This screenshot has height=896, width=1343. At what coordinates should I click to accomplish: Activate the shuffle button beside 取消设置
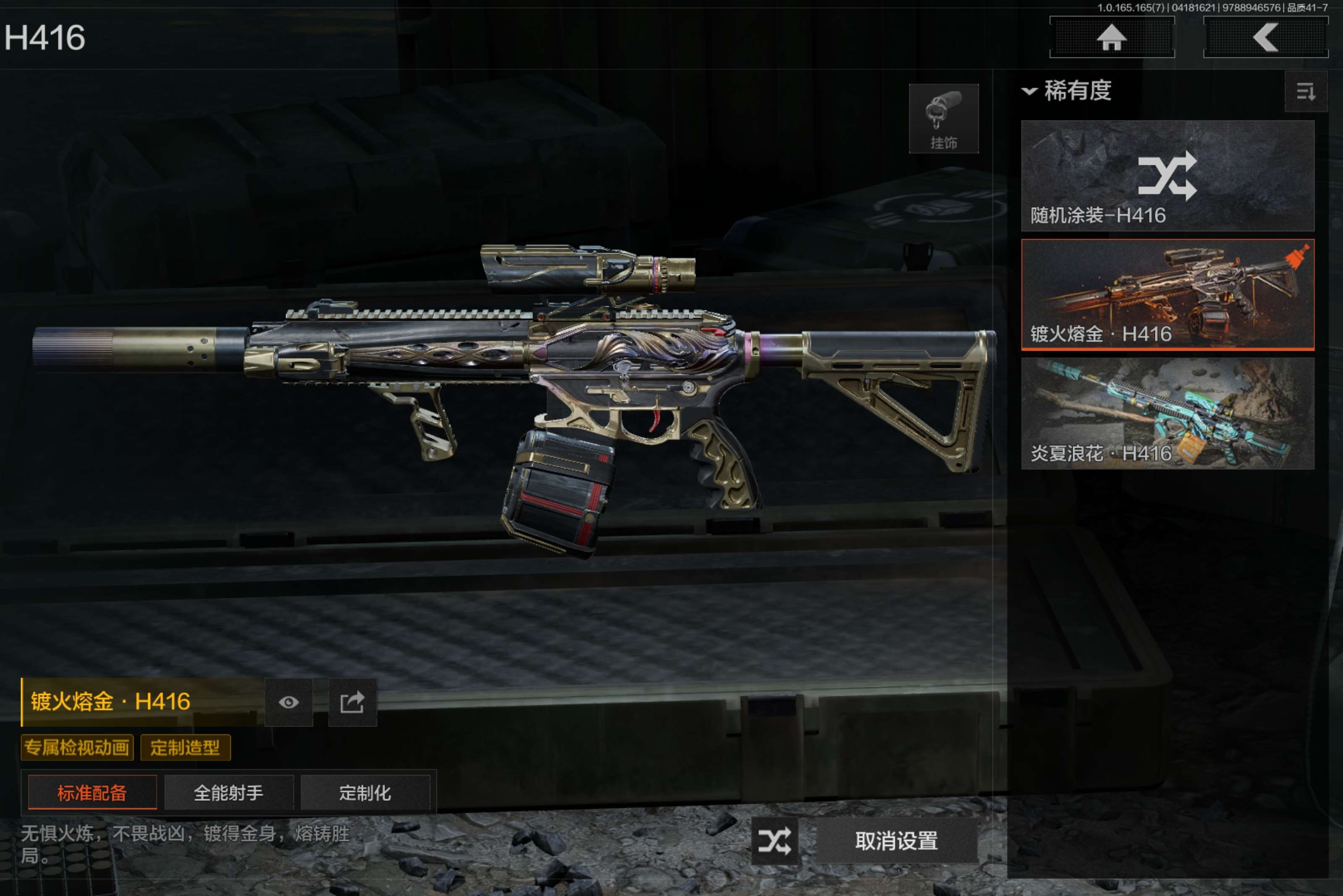tap(774, 841)
